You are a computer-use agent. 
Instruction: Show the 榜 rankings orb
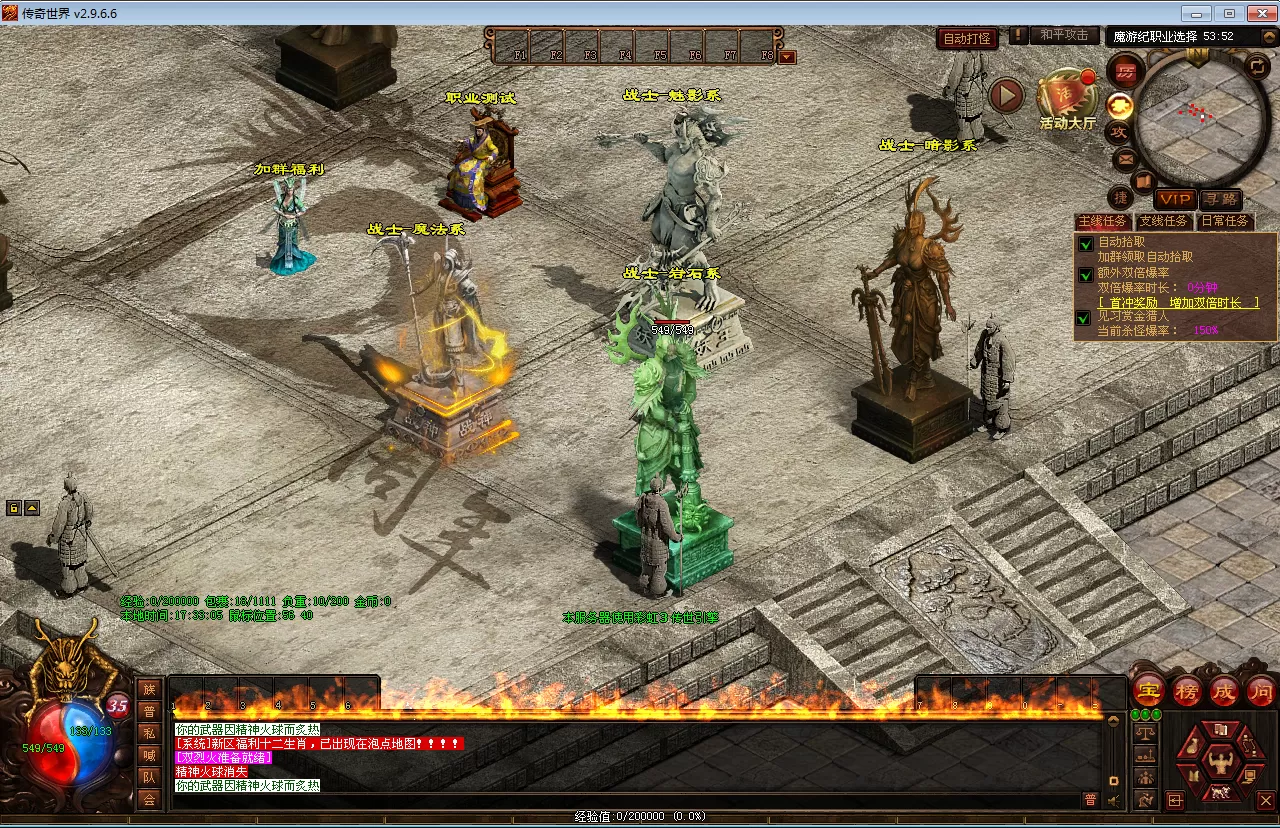(1187, 690)
